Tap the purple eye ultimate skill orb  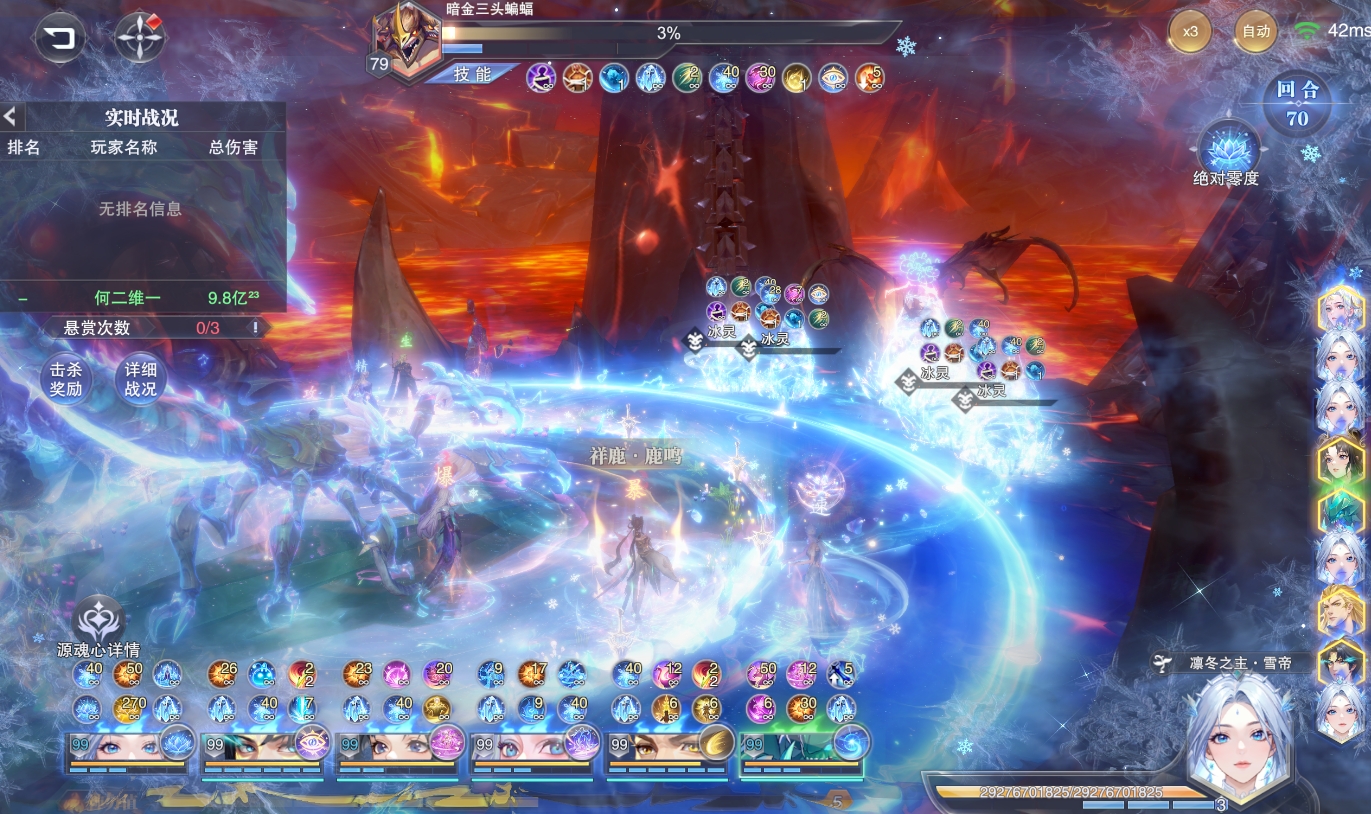tap(312, 743)
